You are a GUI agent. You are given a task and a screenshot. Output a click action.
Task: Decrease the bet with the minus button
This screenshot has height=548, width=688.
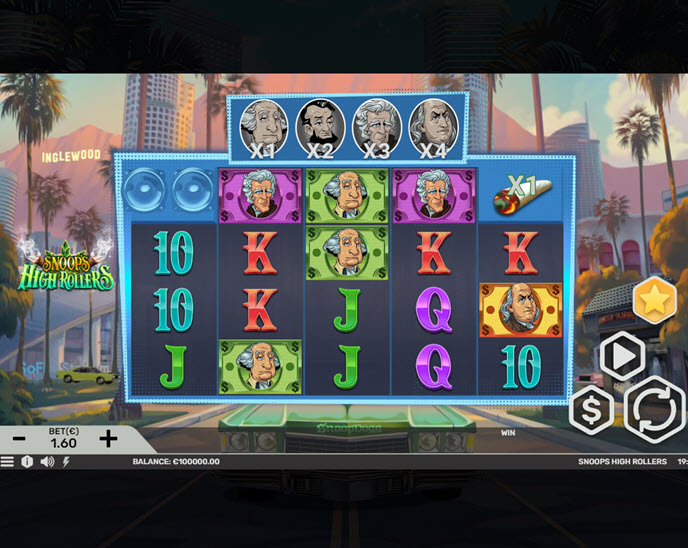19,438
